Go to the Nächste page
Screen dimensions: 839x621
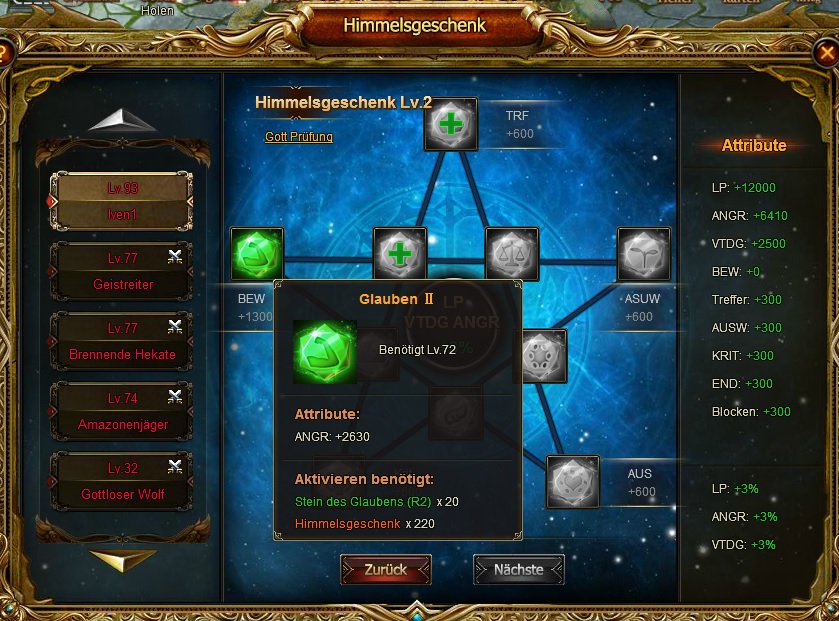(x=518, y=569)
